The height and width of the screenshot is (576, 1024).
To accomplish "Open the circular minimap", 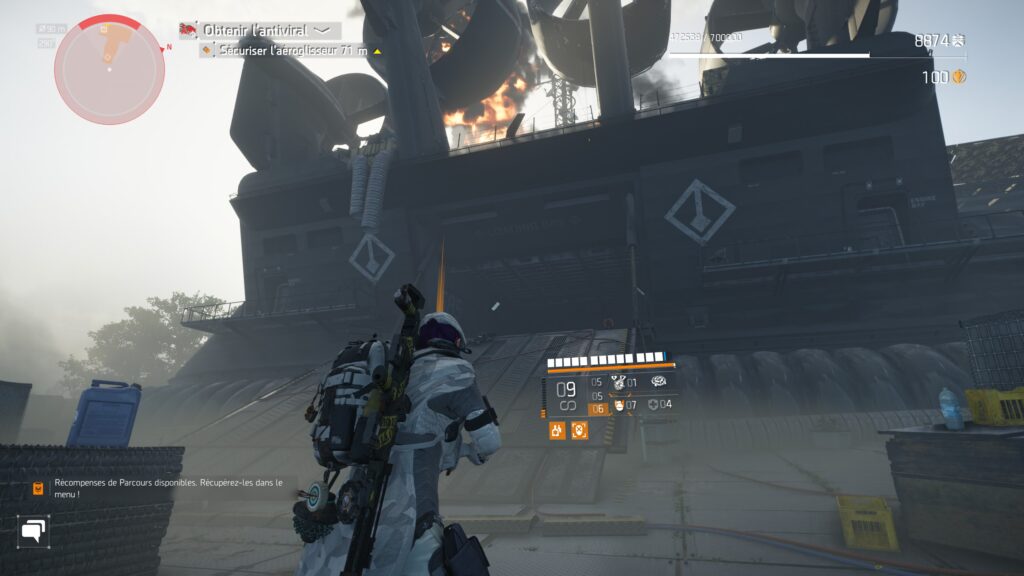I will [109, 69].
